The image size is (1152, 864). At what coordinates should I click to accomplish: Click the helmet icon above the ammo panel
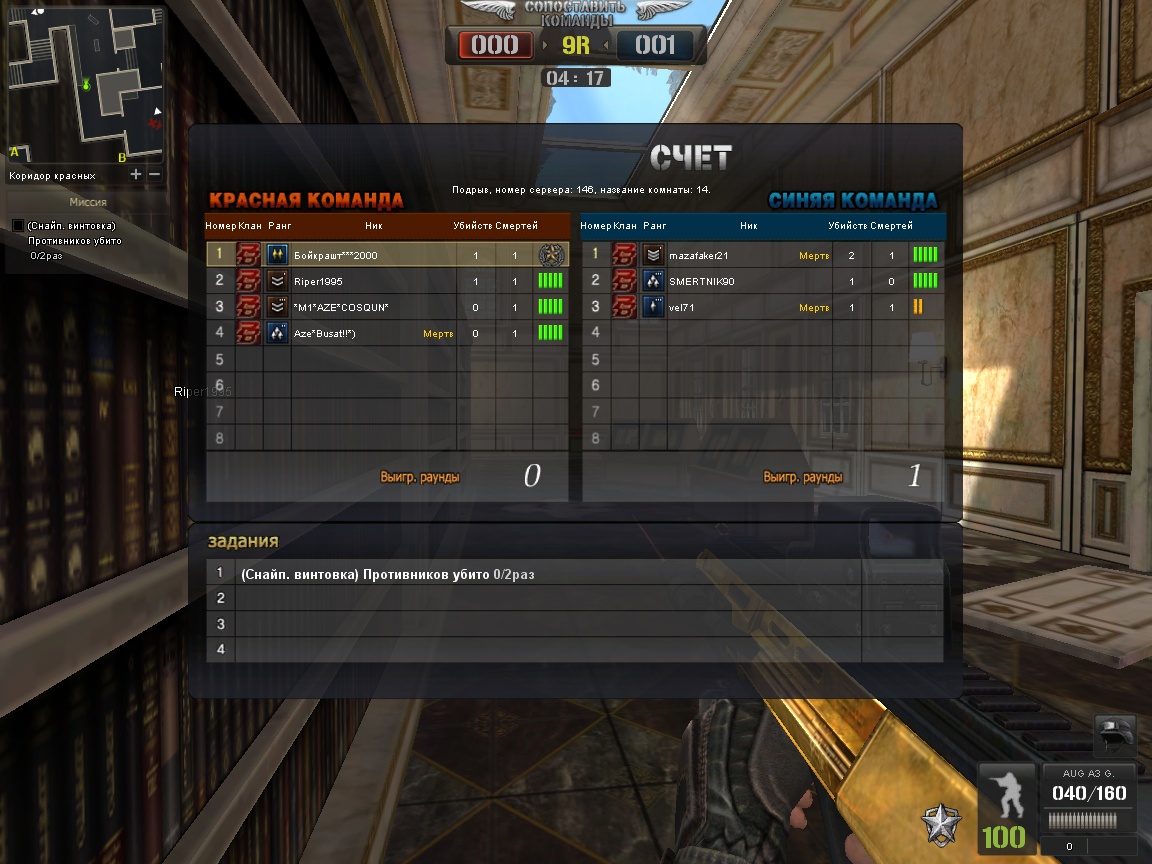[x=1114, y=735]
